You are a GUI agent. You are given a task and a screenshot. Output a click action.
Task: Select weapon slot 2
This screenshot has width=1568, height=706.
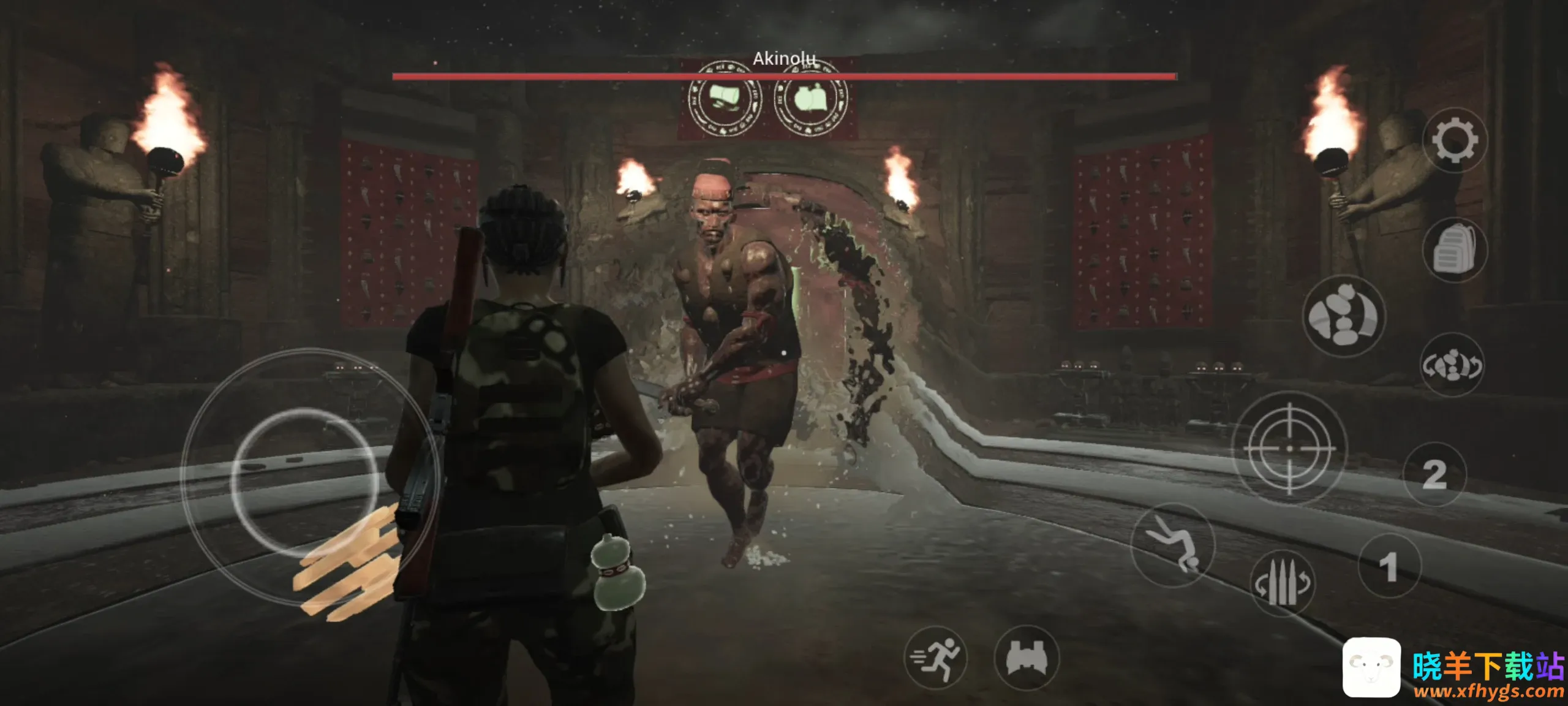(1434, 474)
